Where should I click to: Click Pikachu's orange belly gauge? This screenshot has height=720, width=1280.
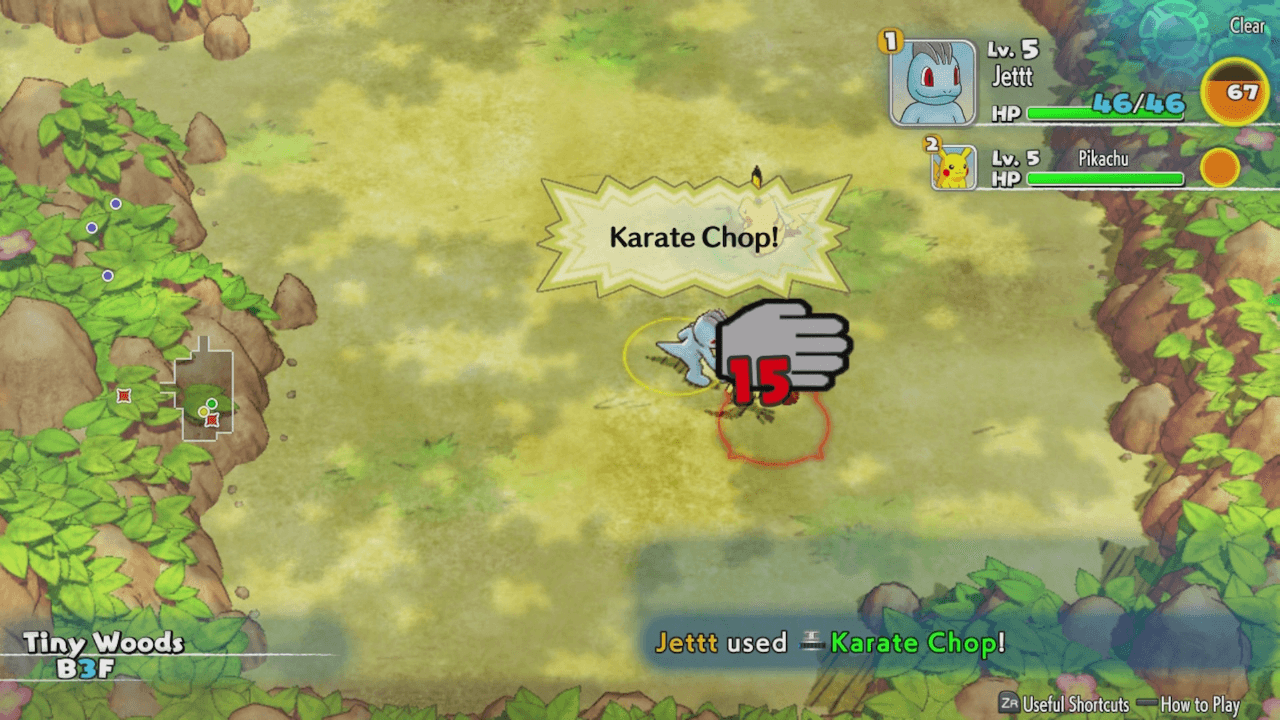click(x=1220, y=167)
